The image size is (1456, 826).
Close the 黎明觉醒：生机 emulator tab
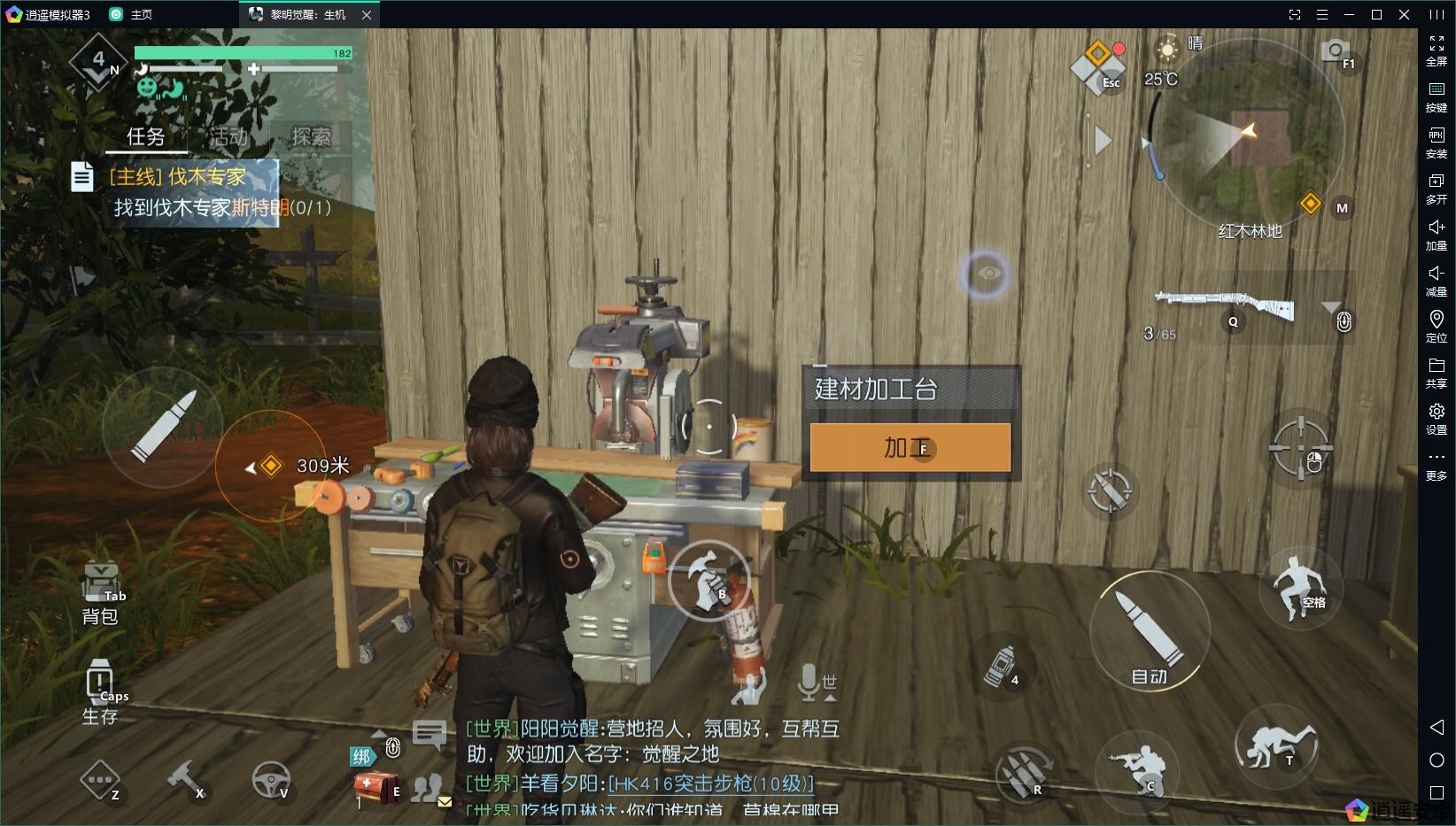[x=367, y=15]
